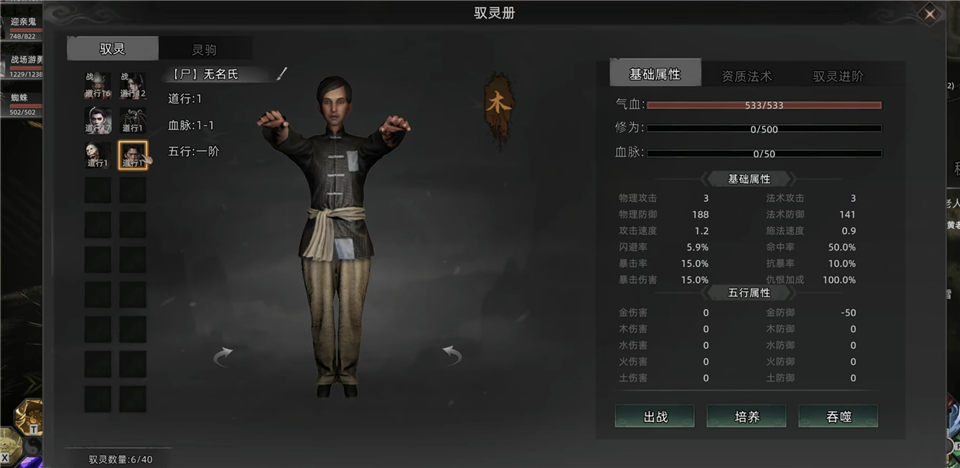Choose the 吞噬 button

click(x=837, y=416)
